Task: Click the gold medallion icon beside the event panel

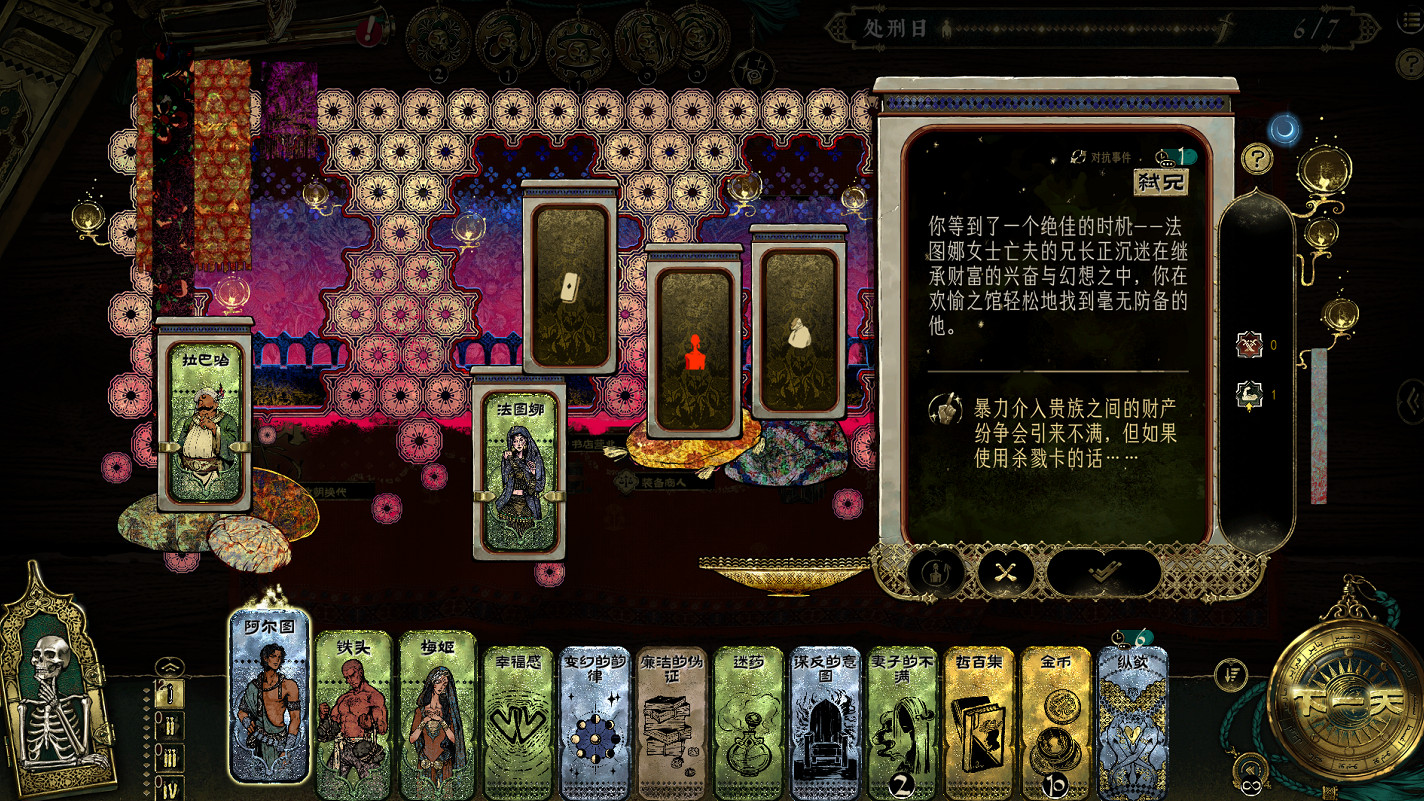Action: pos(1324,172)
